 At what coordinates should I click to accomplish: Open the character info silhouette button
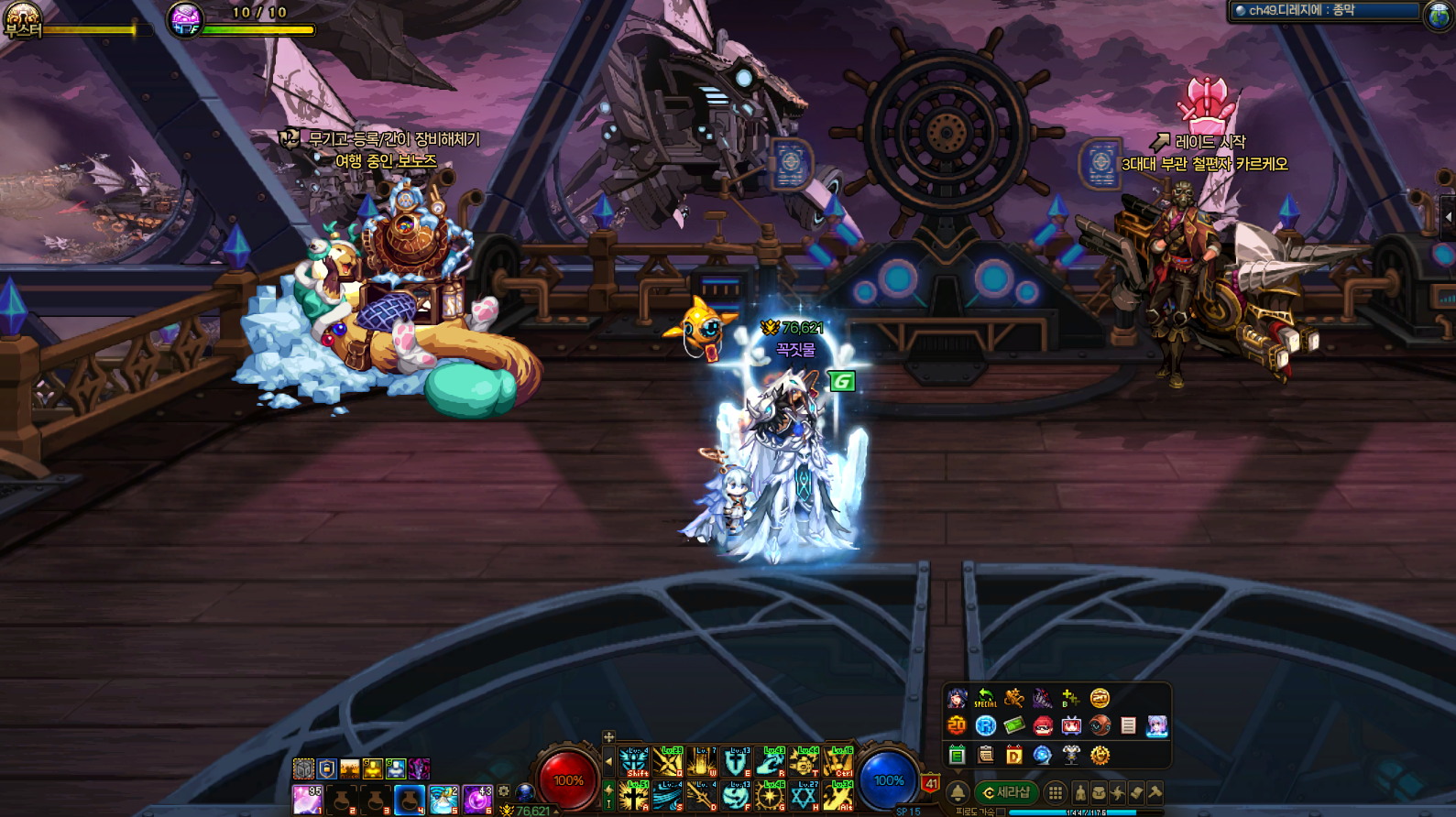pos(1080,793)
